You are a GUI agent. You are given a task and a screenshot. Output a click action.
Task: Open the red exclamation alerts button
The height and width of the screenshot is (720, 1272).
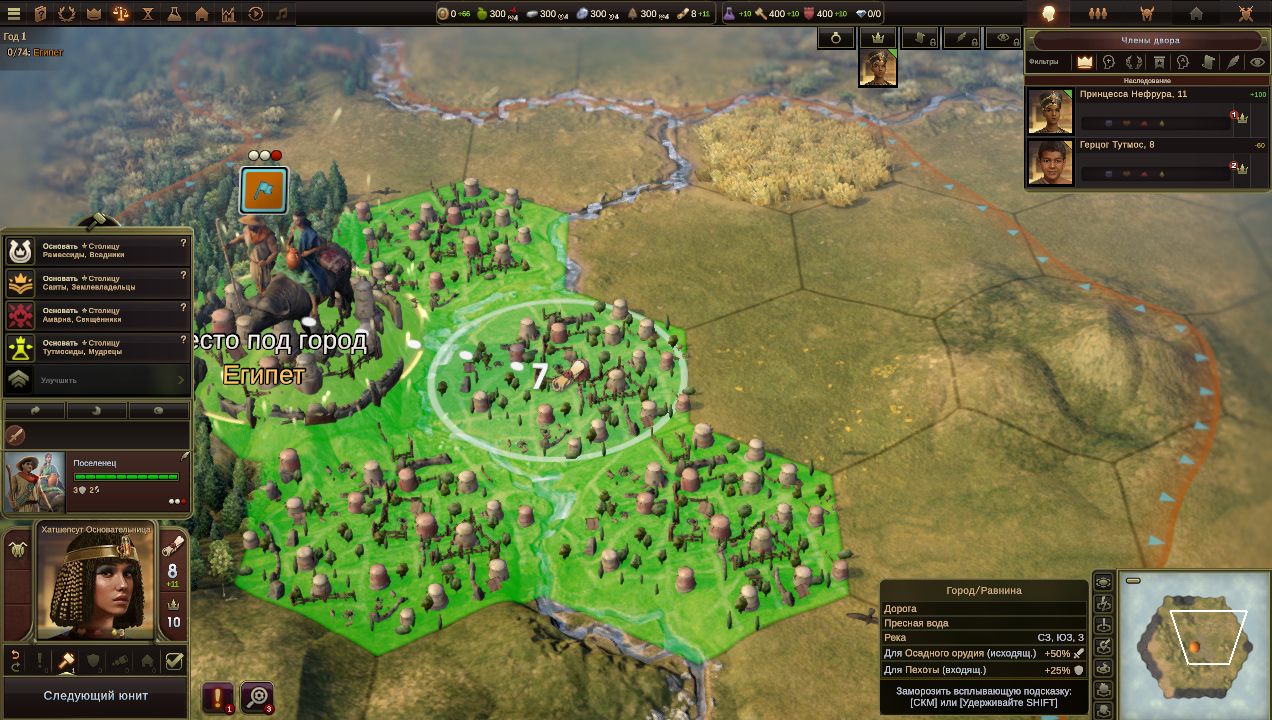(x=218, y=697)
